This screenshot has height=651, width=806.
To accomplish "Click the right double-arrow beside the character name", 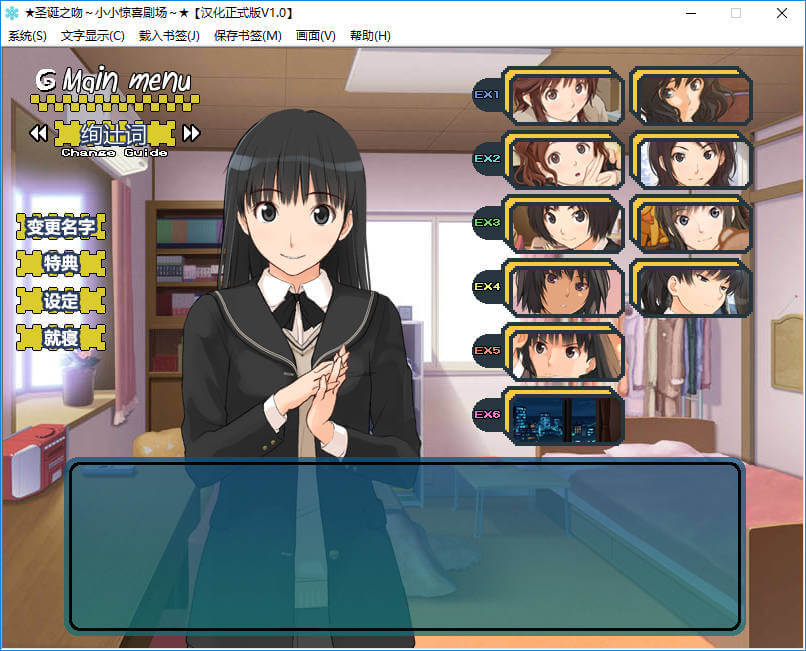I will [x=191, y=133].
